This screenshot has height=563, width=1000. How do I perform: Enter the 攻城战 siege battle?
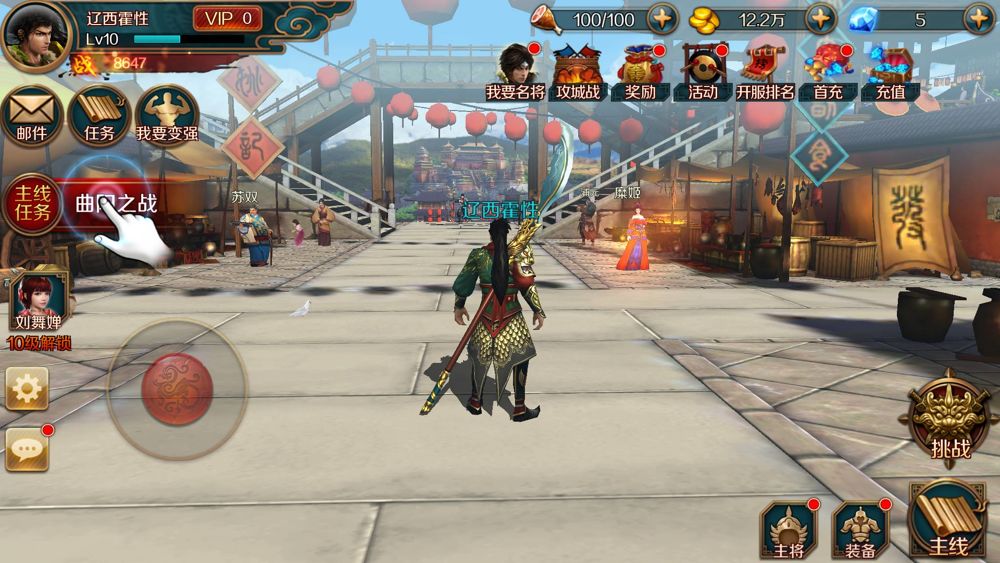[x=578, y=72]
